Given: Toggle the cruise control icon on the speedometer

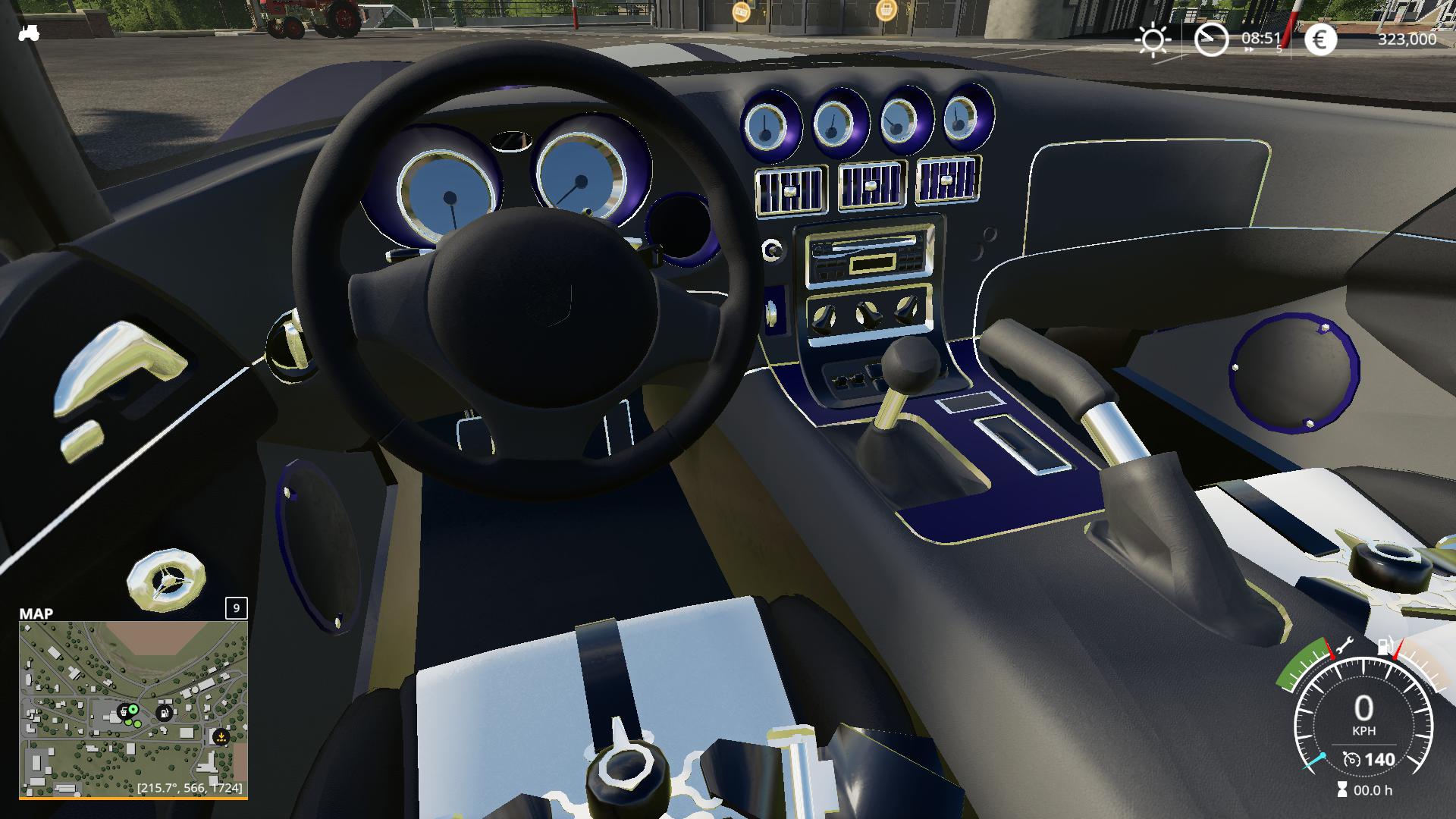Looking at the screenshot, I should (x=1351, y=759).
